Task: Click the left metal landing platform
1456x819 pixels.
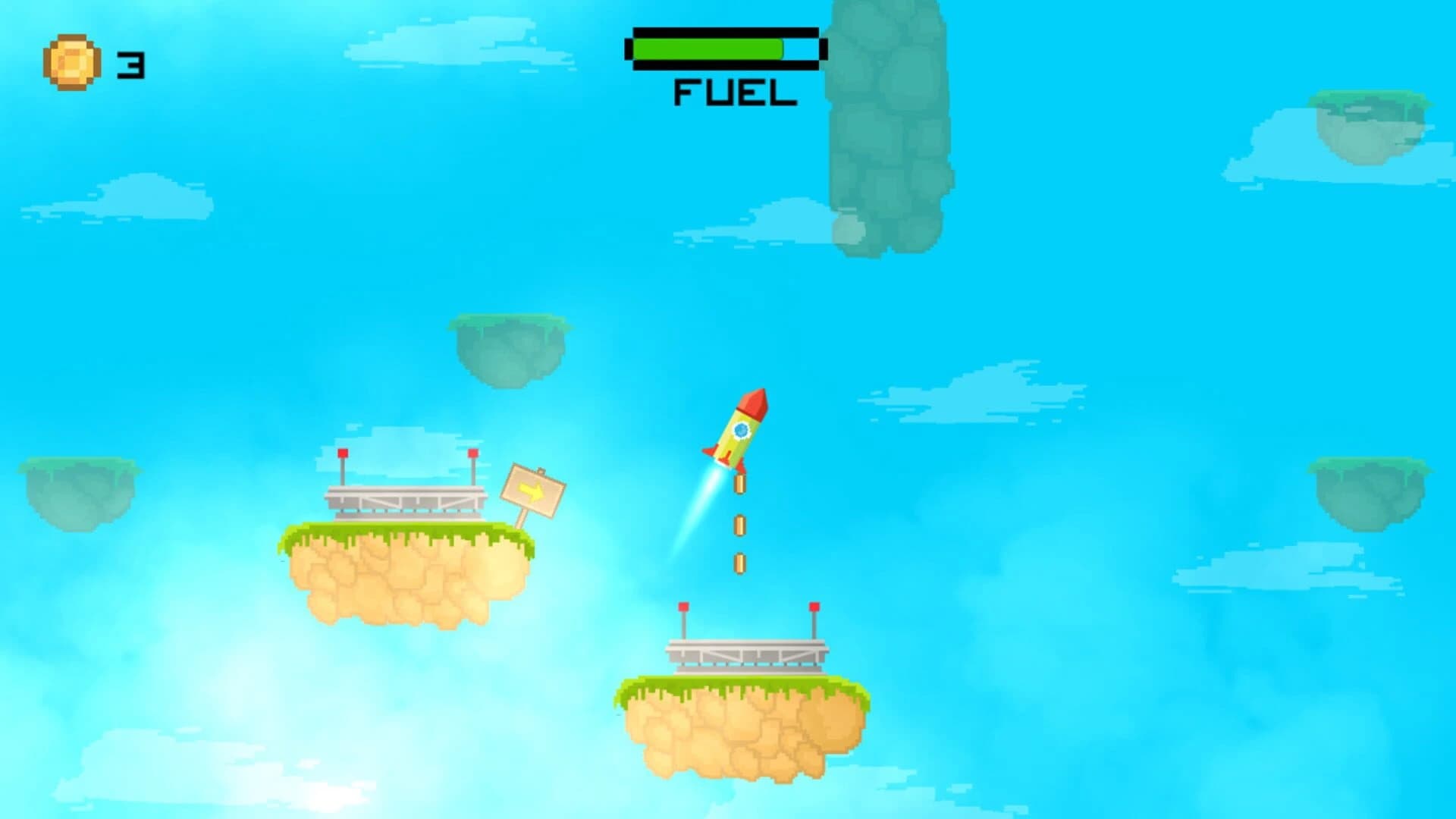Action: (x=406, y=500)
